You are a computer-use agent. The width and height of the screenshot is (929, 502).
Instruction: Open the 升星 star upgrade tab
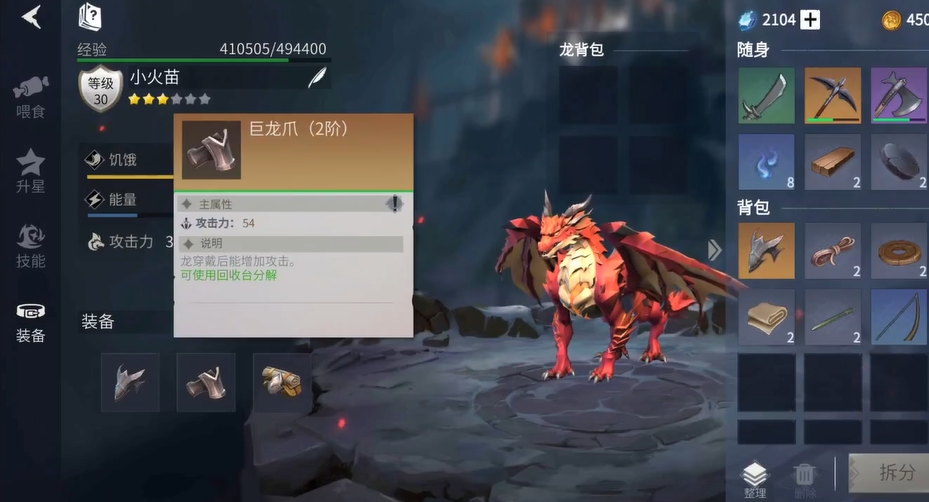tap(31, 170)
